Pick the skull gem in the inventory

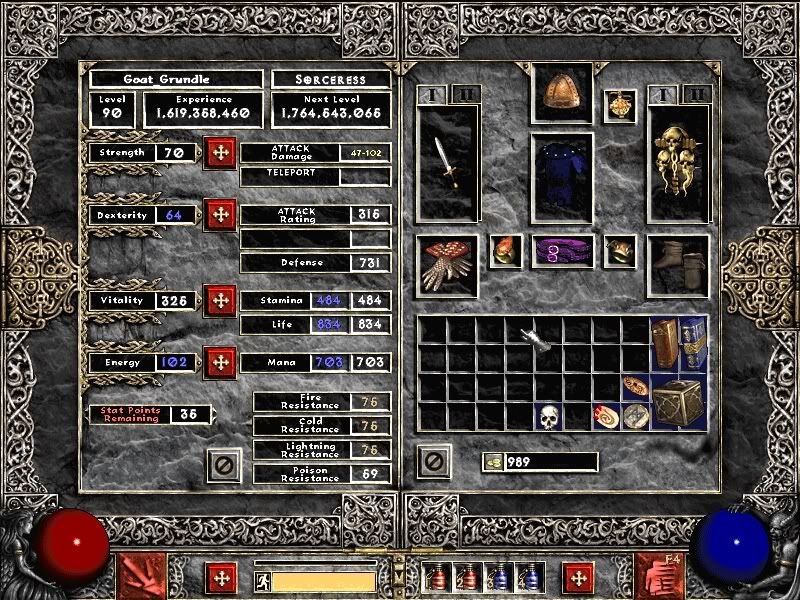pyautogui.click(x=547, y=416)
